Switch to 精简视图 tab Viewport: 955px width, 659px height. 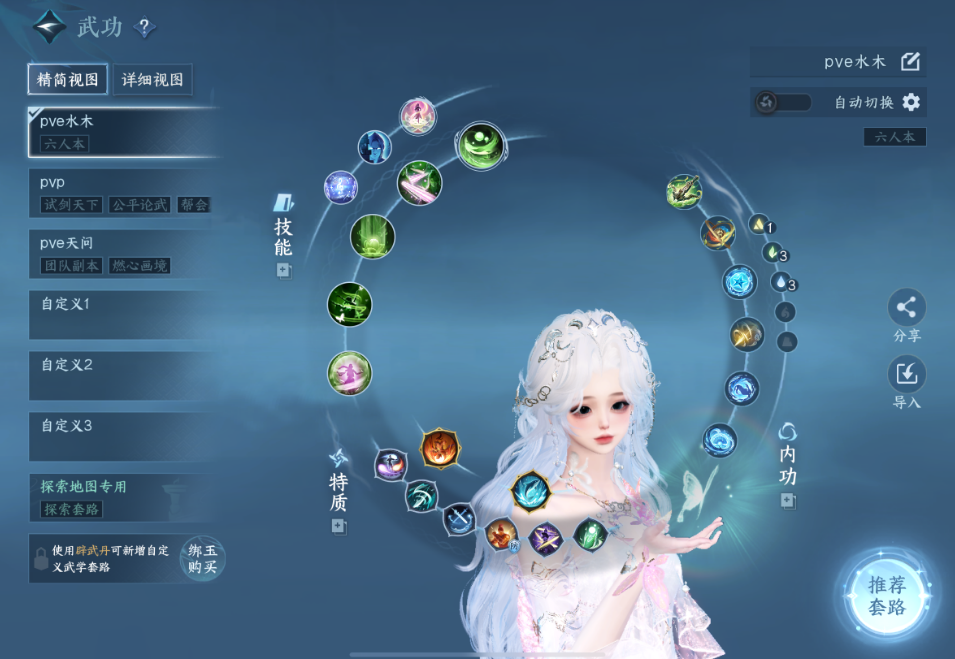68,80
